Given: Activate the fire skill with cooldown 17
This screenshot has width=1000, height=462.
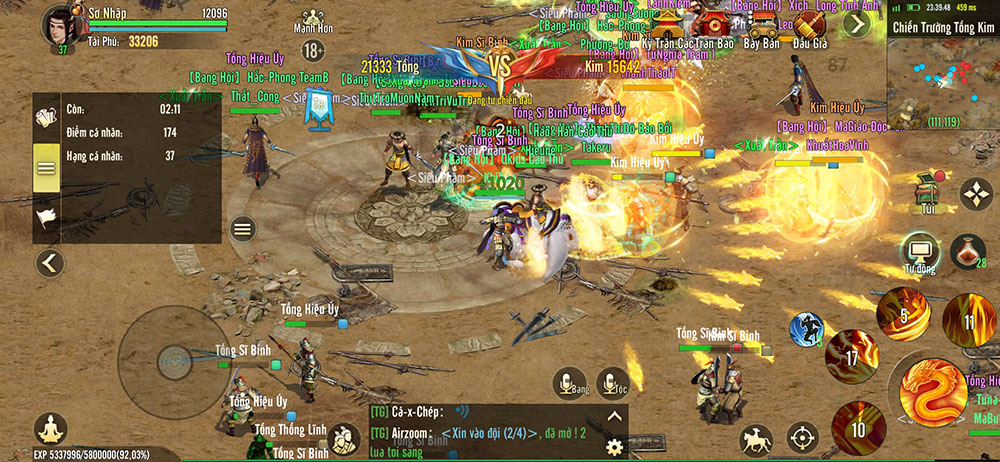Looking at the screenshot, I should pyautogui.click(x=852, y=355).
